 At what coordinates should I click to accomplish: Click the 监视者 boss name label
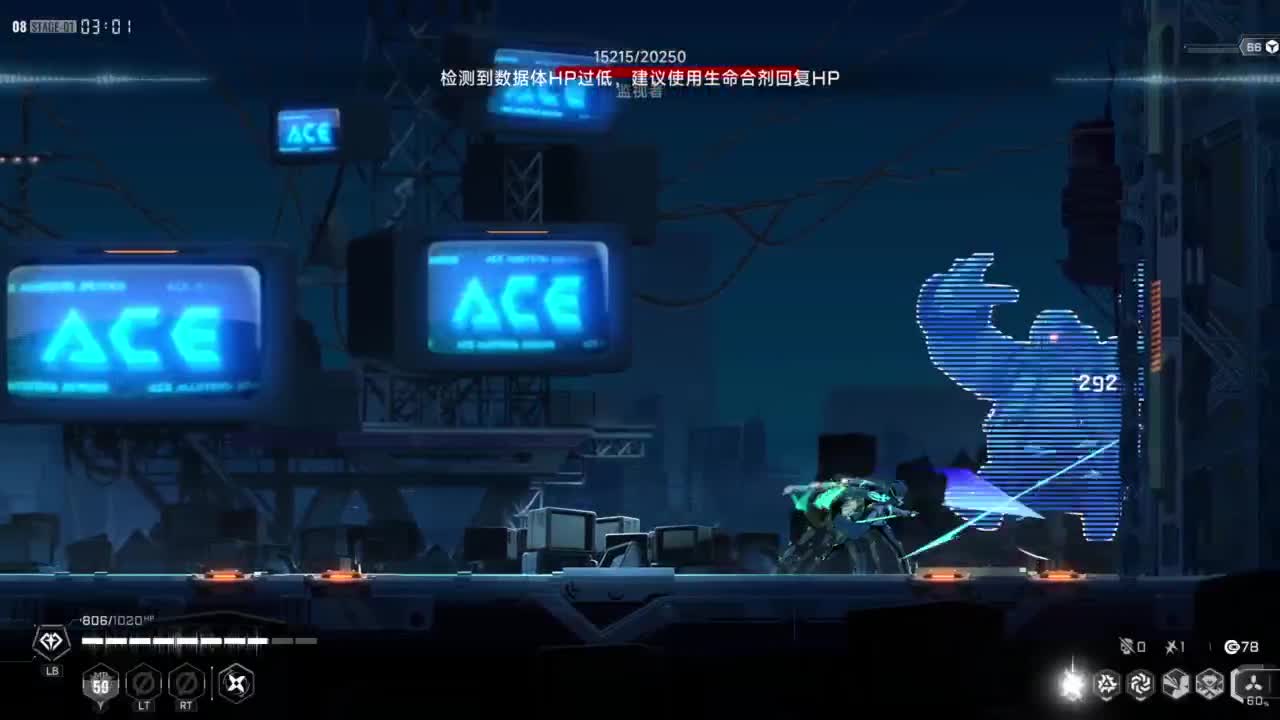coord(640,94)
